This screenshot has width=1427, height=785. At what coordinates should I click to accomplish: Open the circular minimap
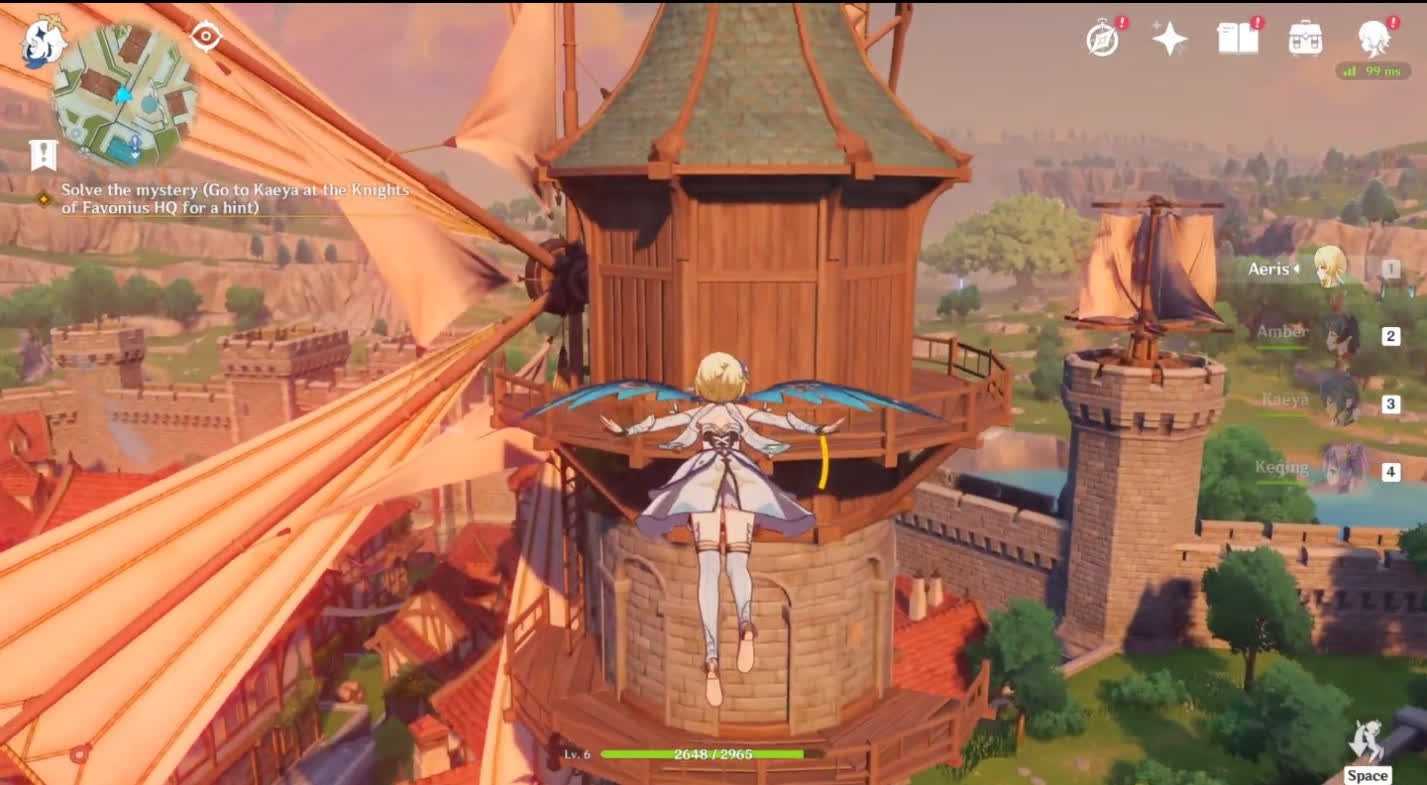[124, 95]
